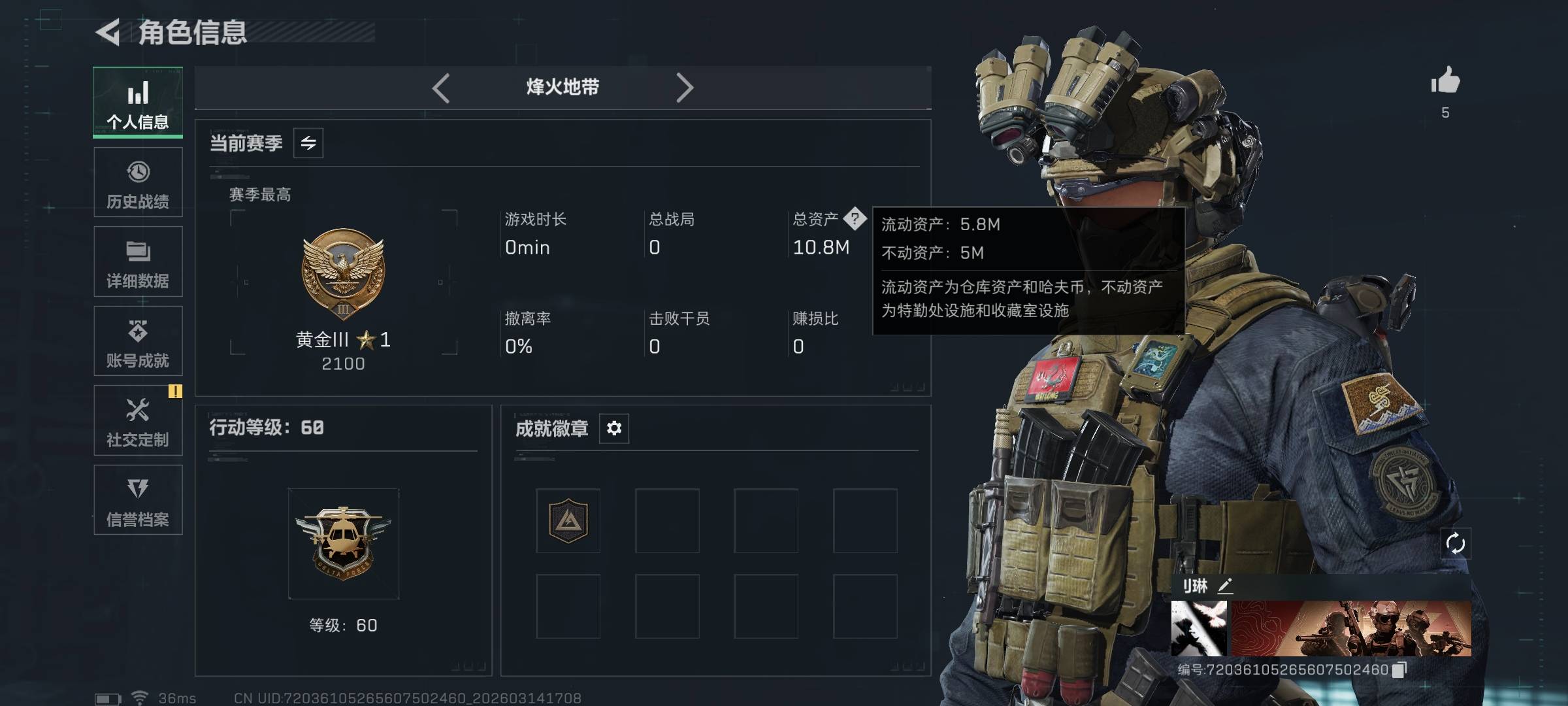Screen dimensions: 1568x706
Task: Select the equipped triangle achievement badge
Action: [568, 521]
